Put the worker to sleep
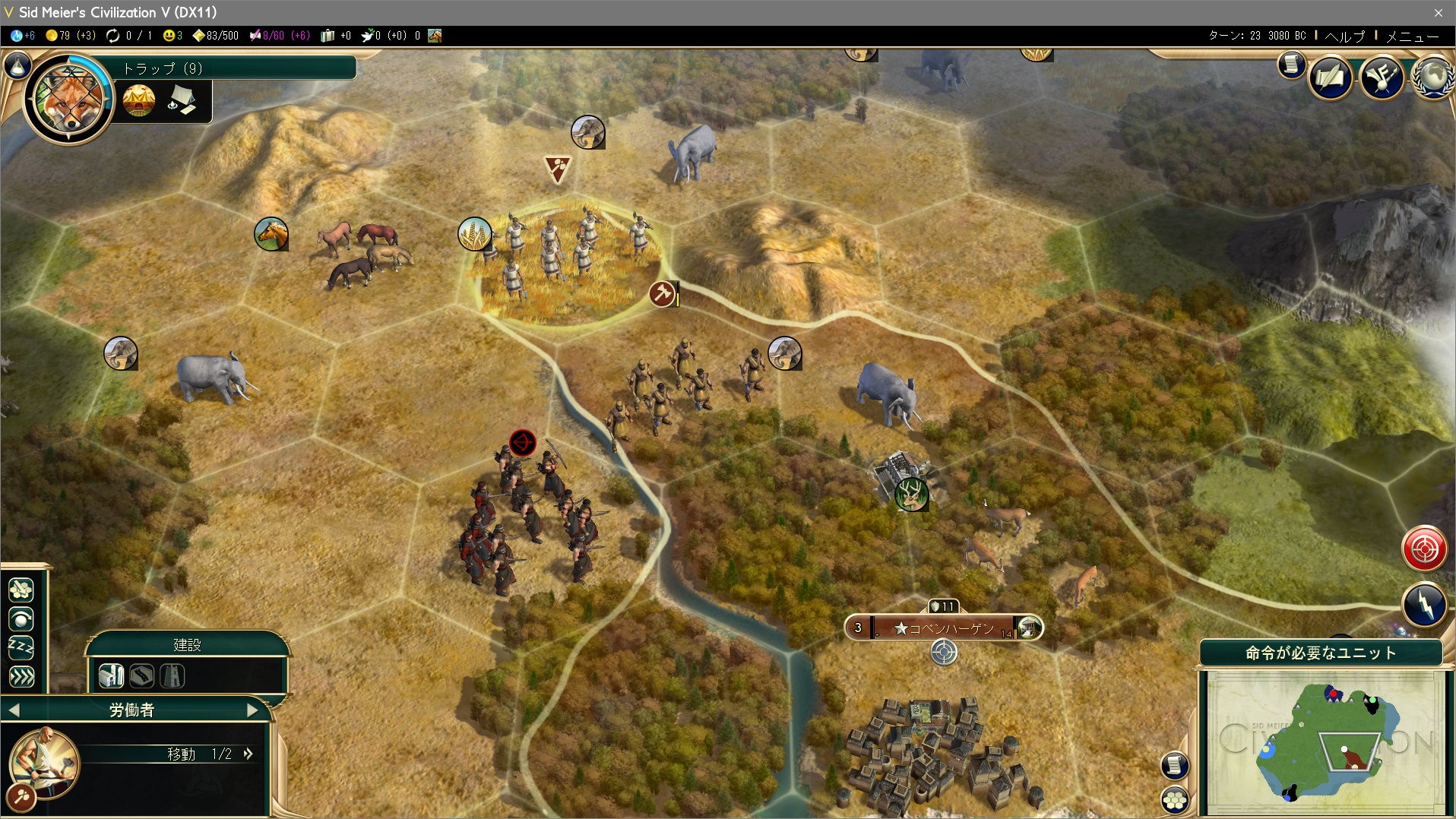This screenshot has width=1456, height=819. tap(21, 647)
